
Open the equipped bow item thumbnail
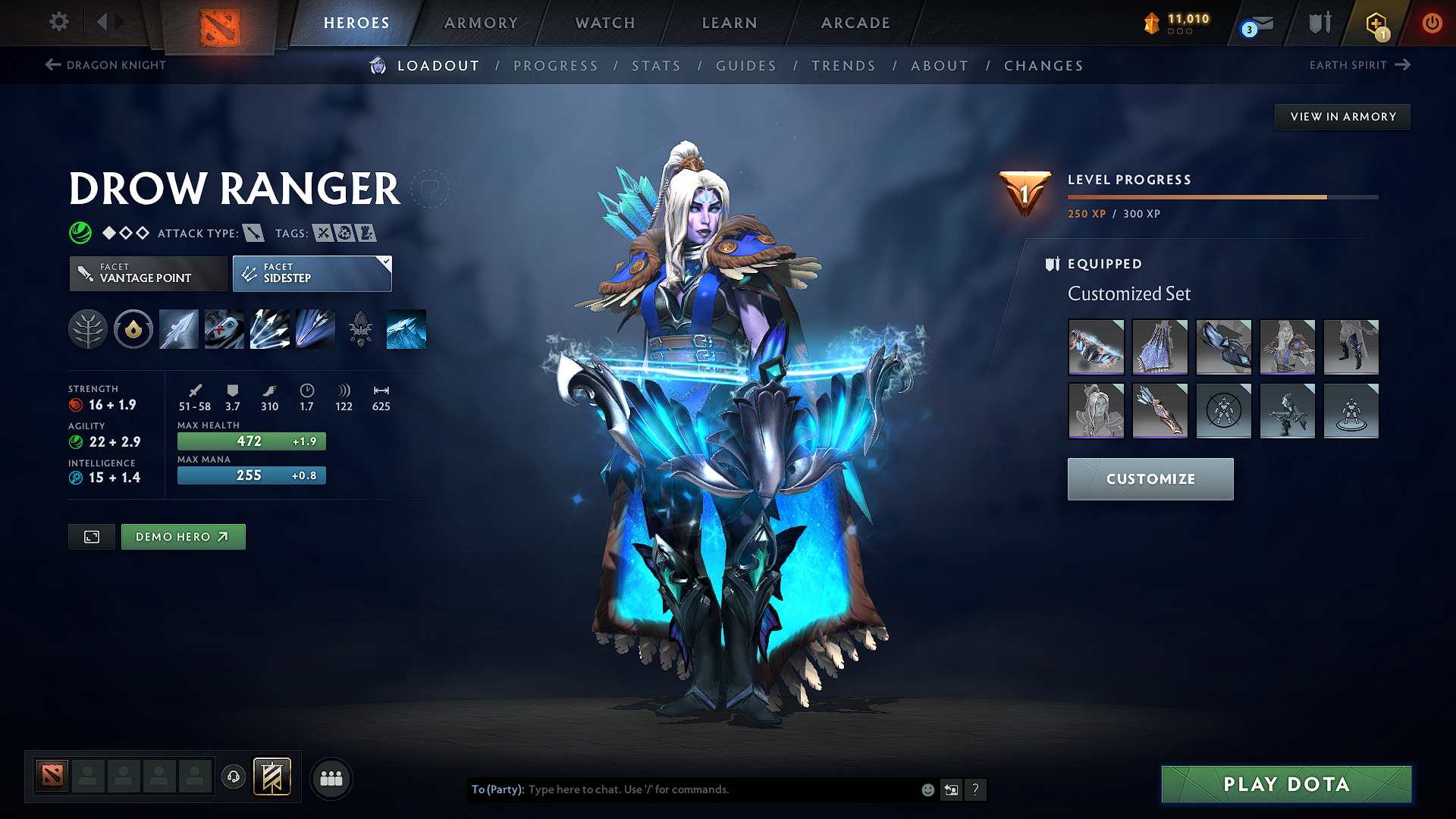tap(1096, 347)
